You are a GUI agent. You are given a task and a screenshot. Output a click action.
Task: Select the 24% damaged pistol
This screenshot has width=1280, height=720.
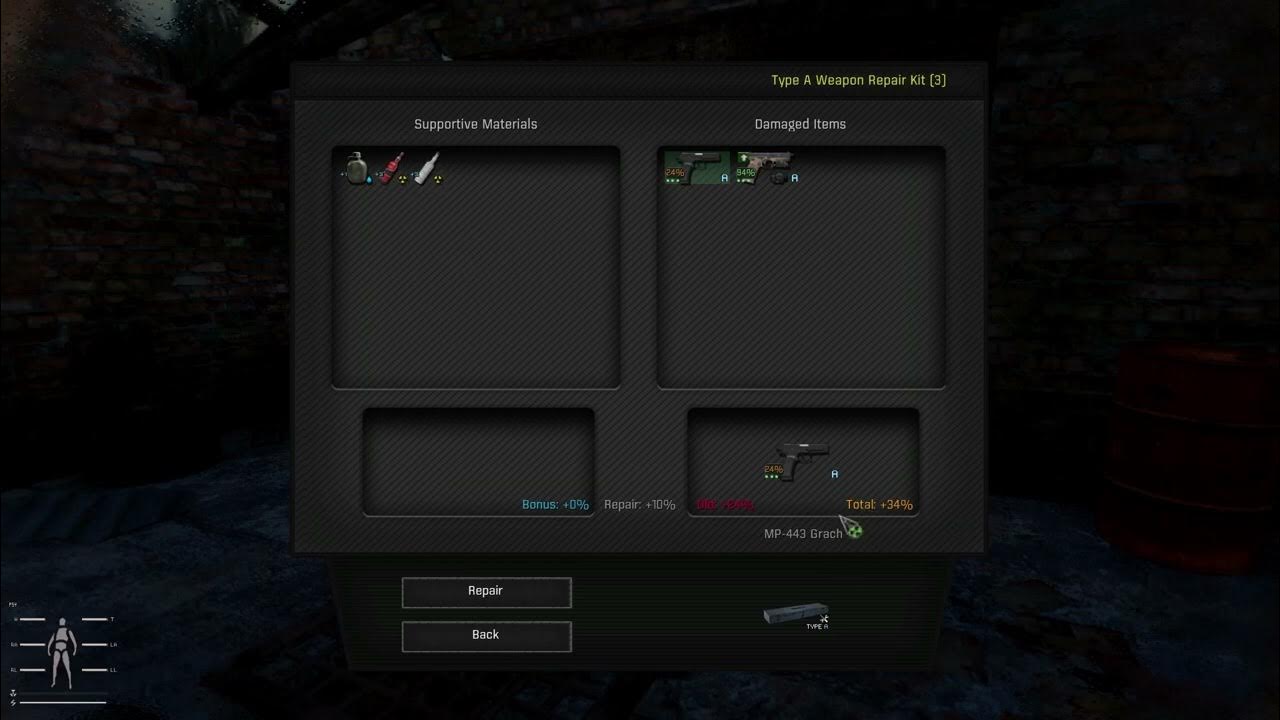[x=696, y=166]
